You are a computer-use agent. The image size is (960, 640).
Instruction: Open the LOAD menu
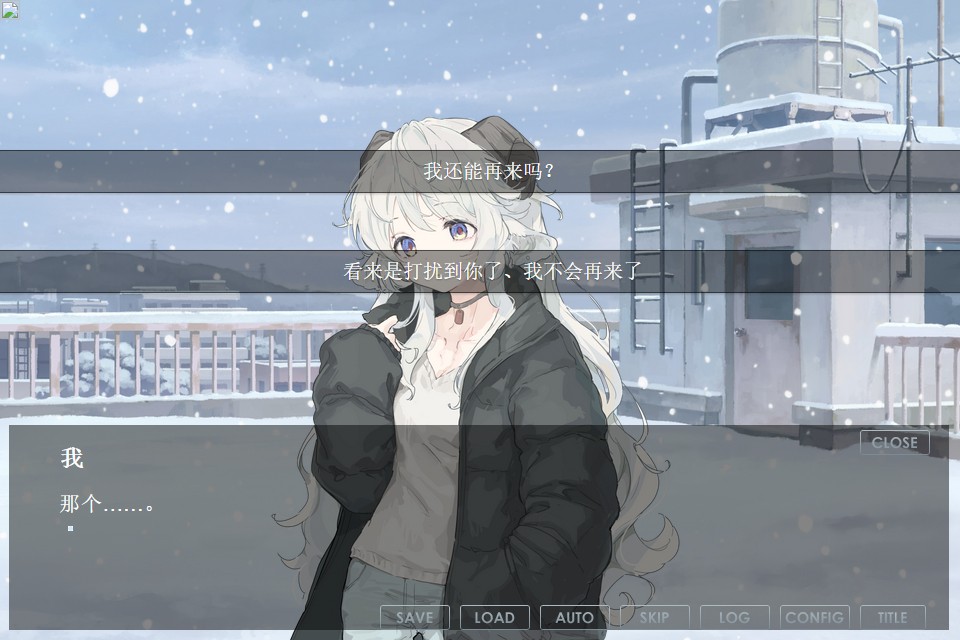pyautogui.click(x=494, y=617)
